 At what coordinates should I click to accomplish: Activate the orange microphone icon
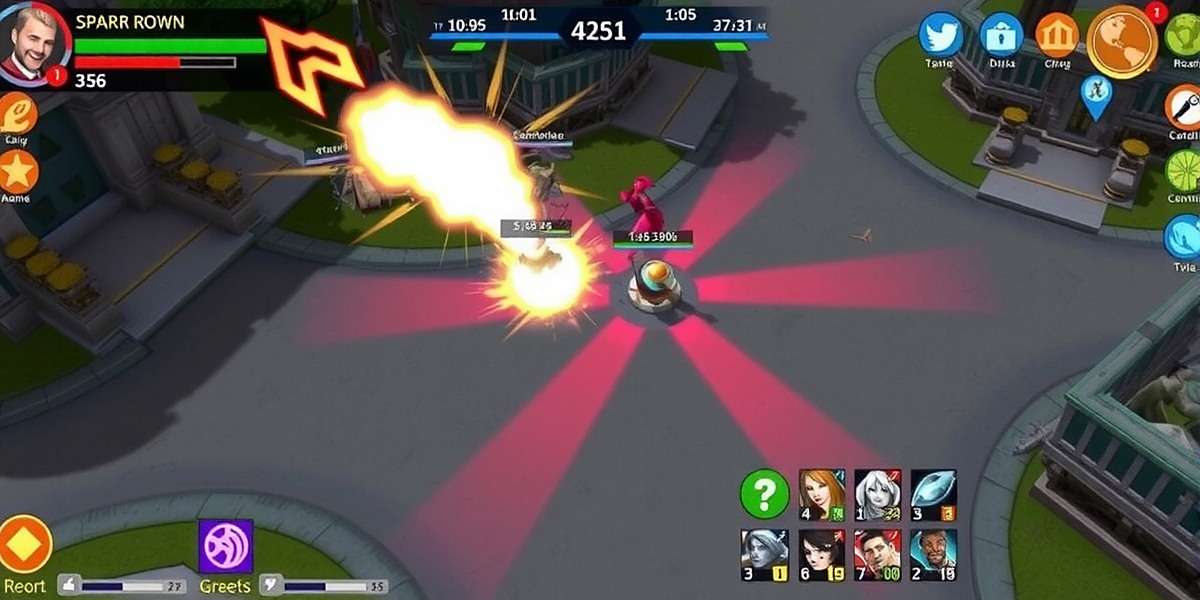[1184, 105]
